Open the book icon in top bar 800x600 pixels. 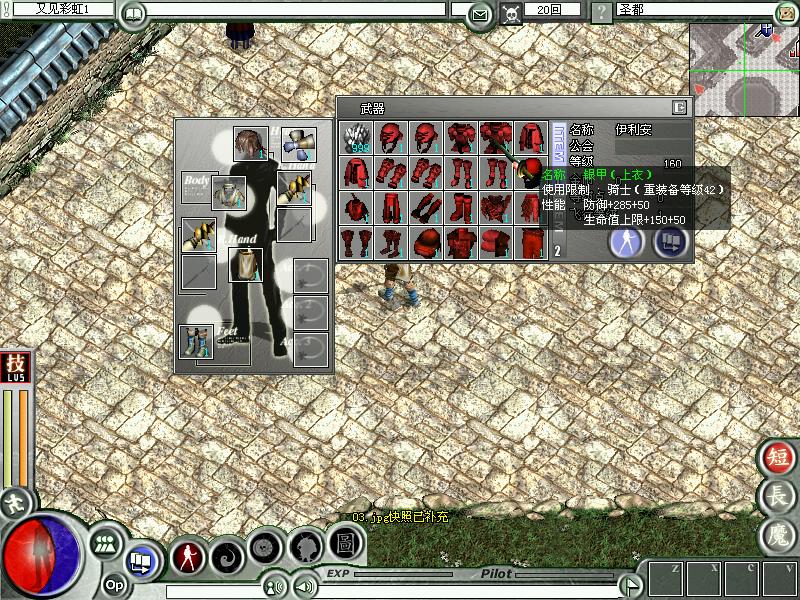click(x=133, y=14)
